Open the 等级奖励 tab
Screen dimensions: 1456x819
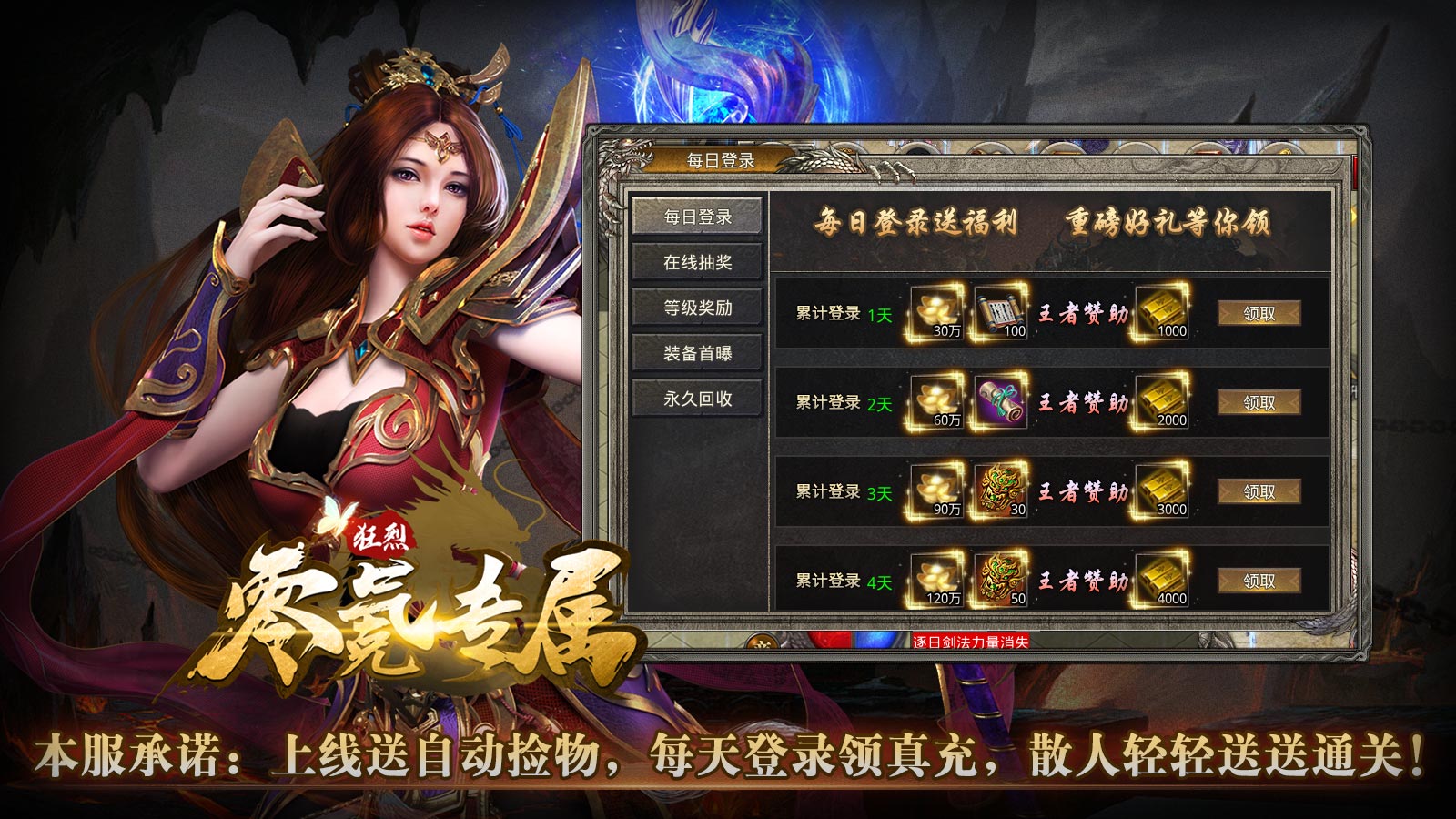(x=698, y=308)
